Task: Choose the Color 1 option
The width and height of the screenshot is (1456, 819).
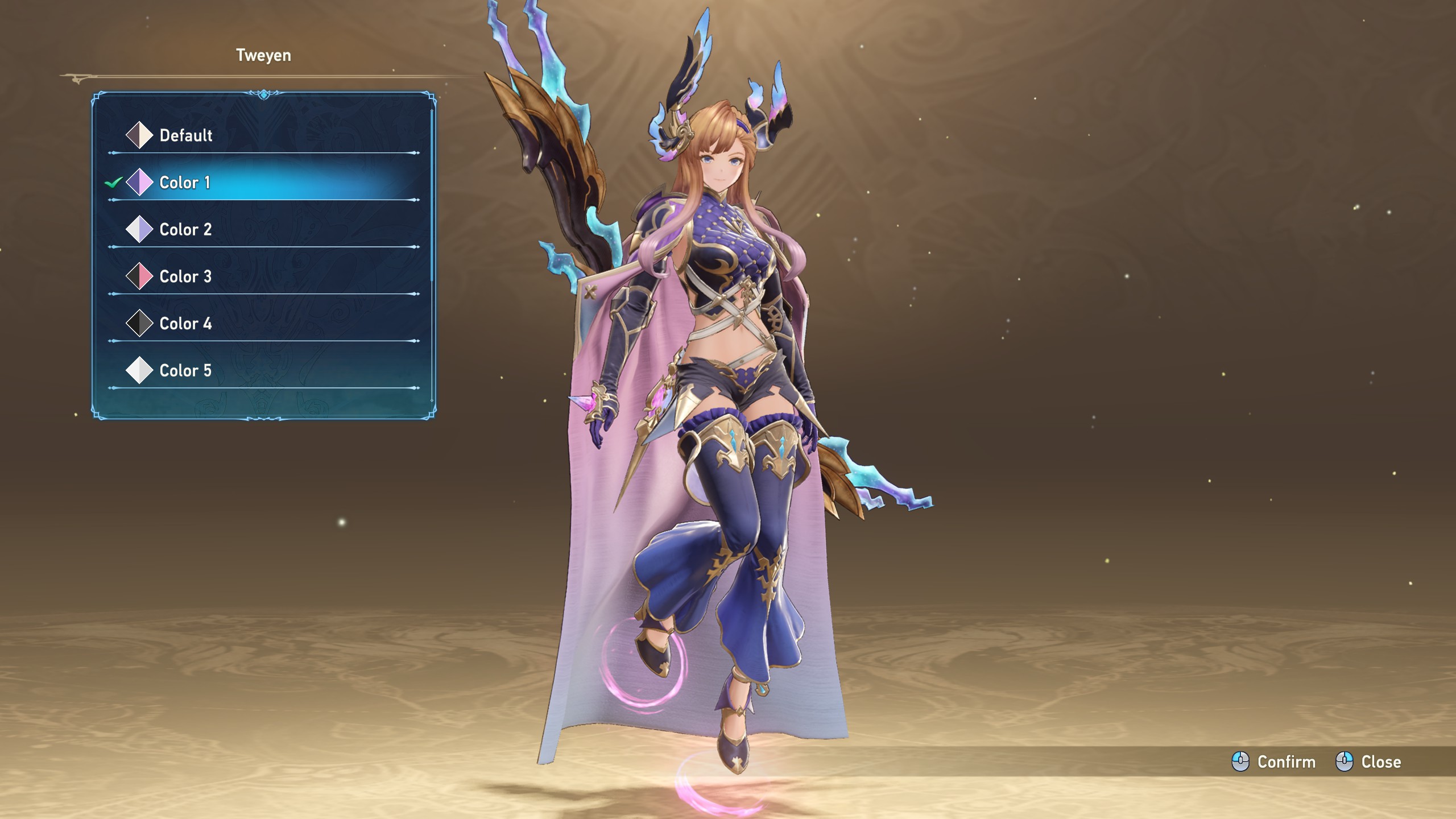Action: tap(185, 183)
